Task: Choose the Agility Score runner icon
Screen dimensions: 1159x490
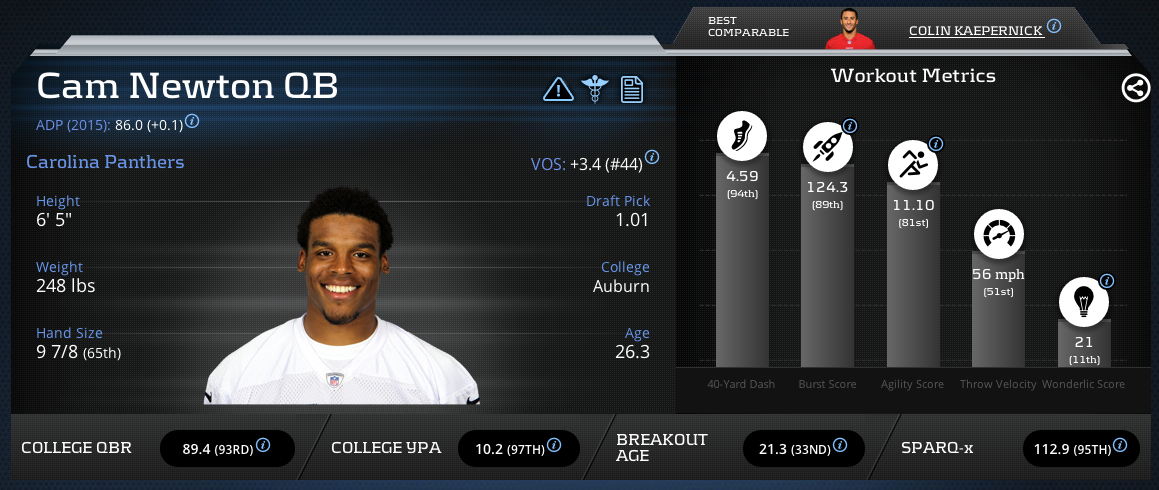Action: [x=913, y=165]
